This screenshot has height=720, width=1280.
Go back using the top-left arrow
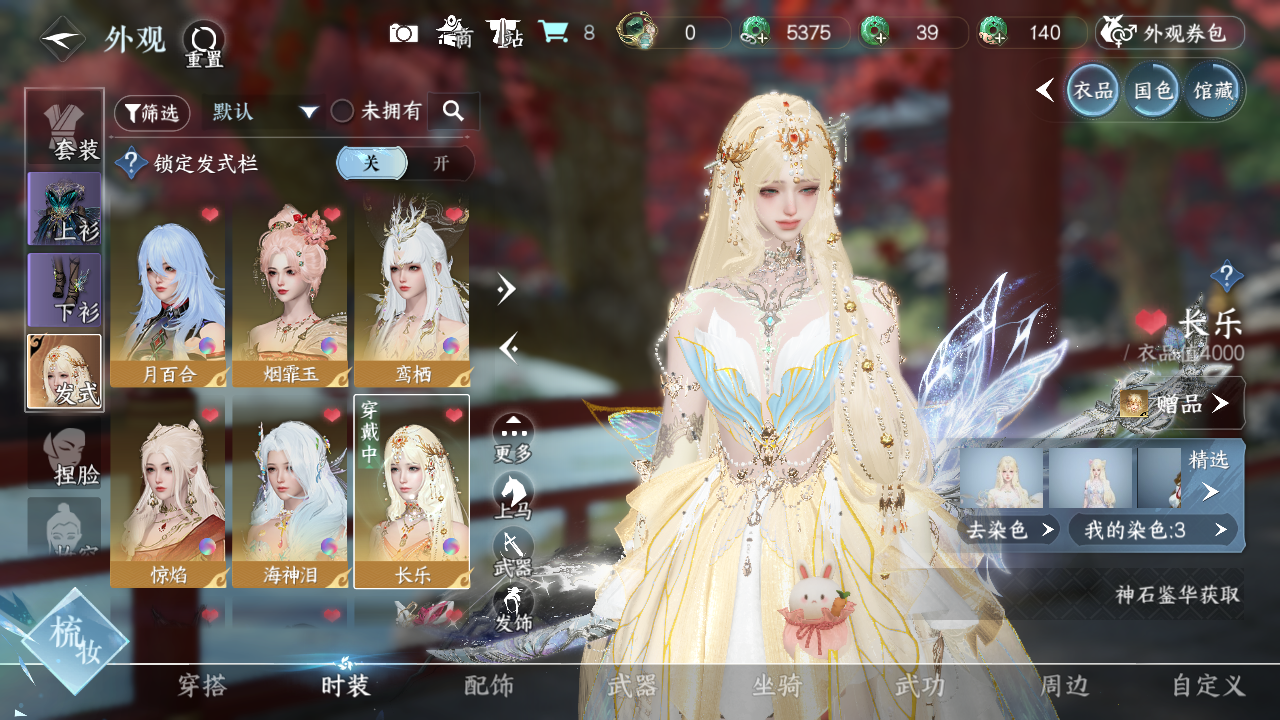click(62, 39)
